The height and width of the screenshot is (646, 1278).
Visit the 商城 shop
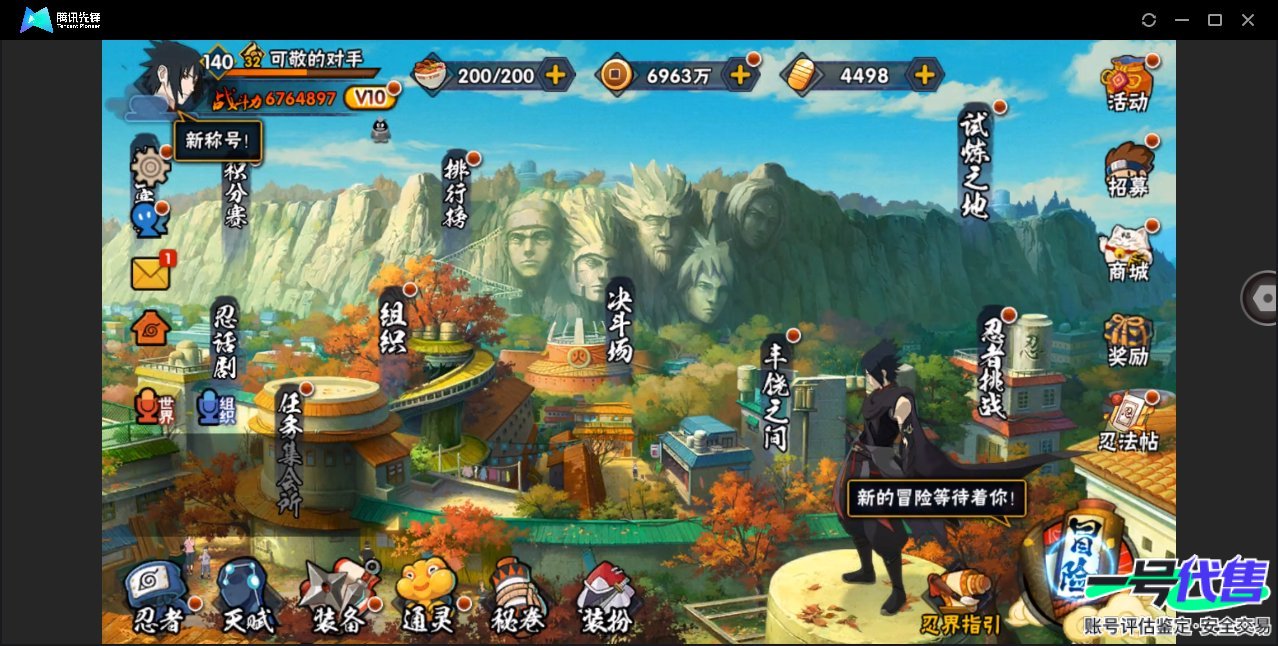[1128, 253]
